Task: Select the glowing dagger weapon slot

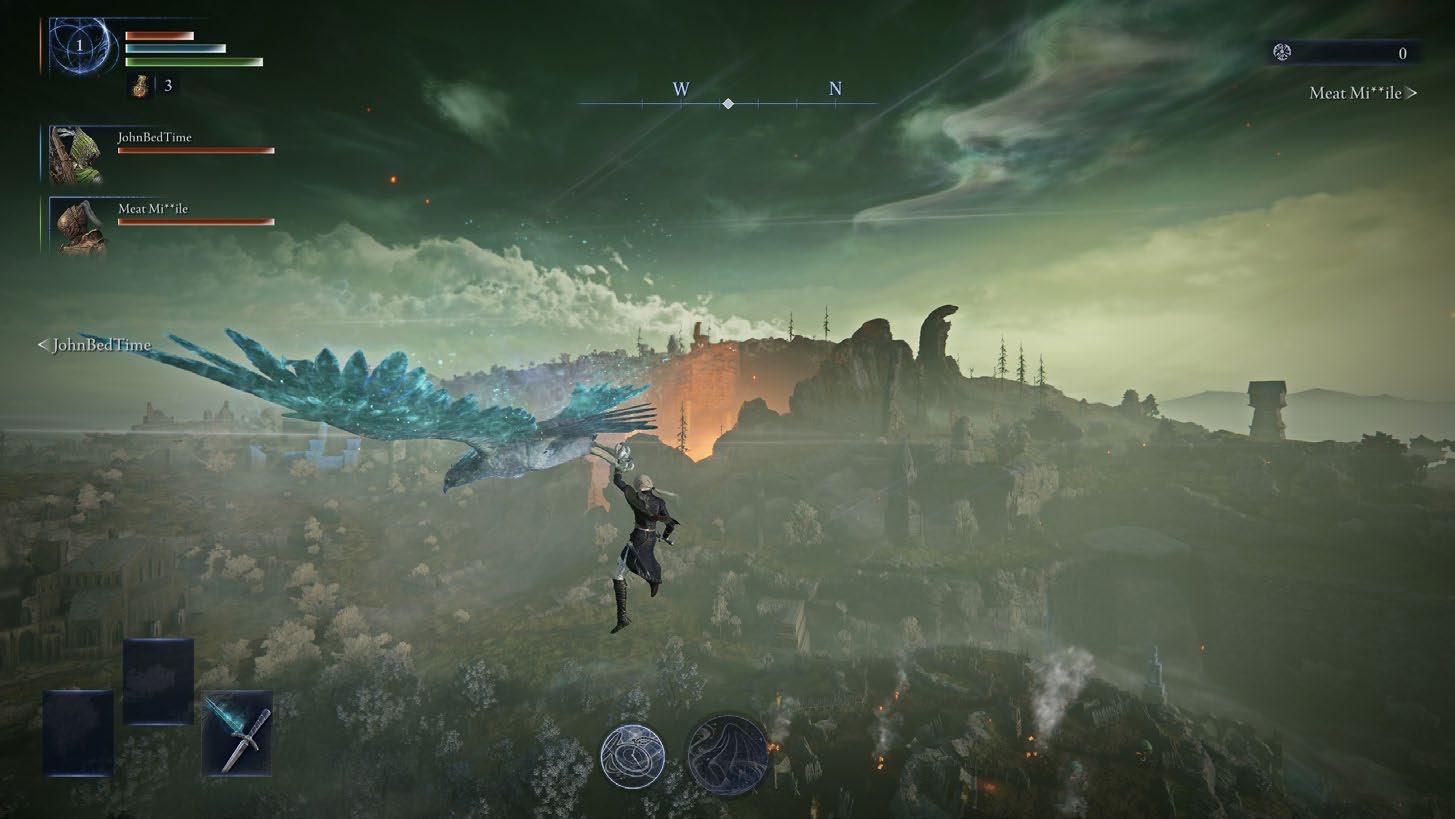Action: click(x=237, y=733)
